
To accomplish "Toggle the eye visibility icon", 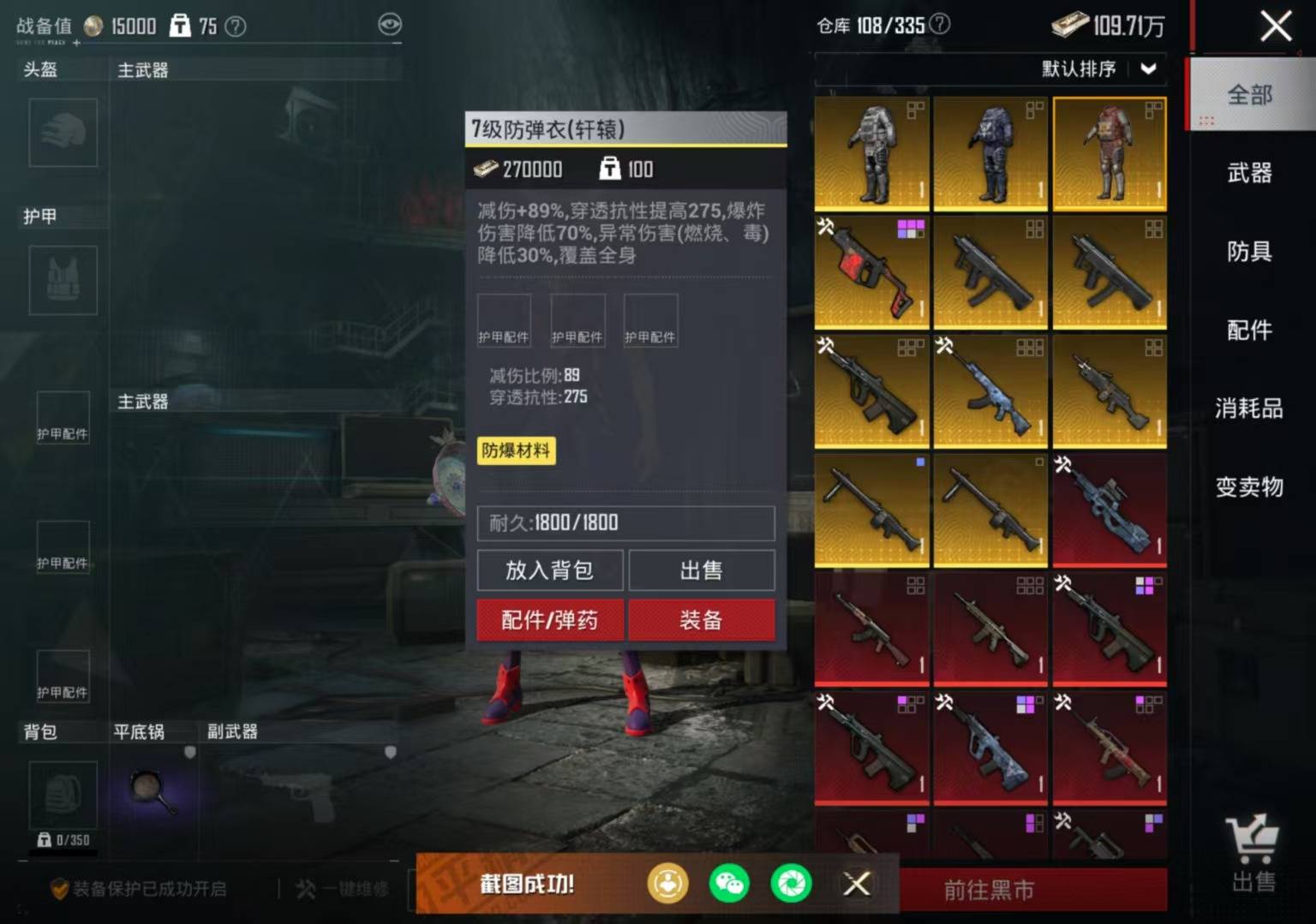I will pyautogui.click(x=390, y=24).
